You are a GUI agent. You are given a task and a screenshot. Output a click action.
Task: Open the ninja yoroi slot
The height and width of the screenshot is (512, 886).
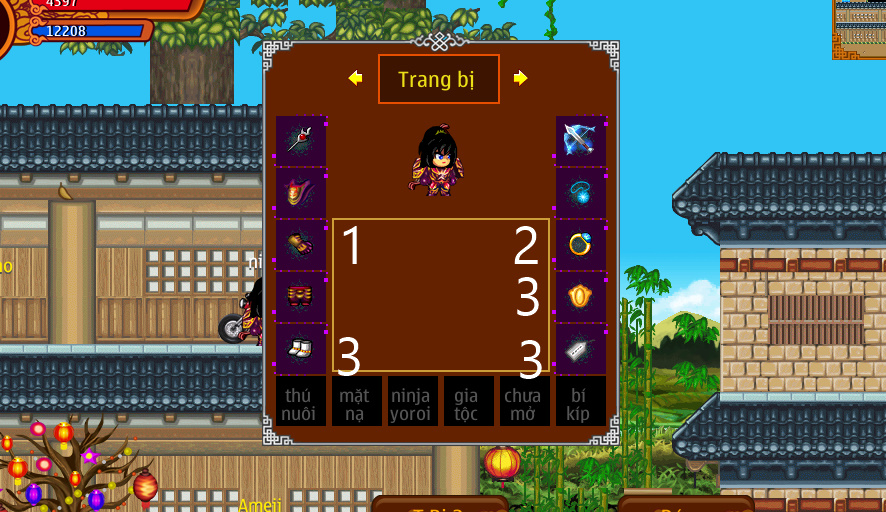[412, 401]
